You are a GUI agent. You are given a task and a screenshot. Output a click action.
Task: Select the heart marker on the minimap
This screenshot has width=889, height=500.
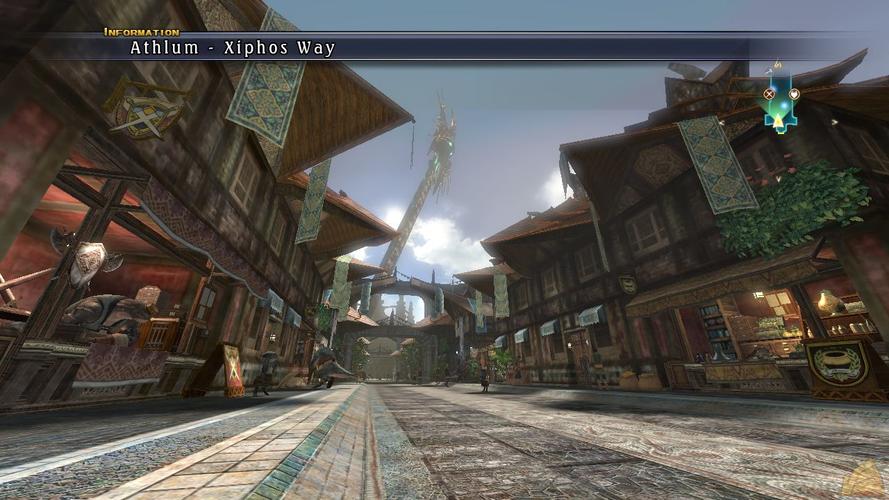[794, 94]
